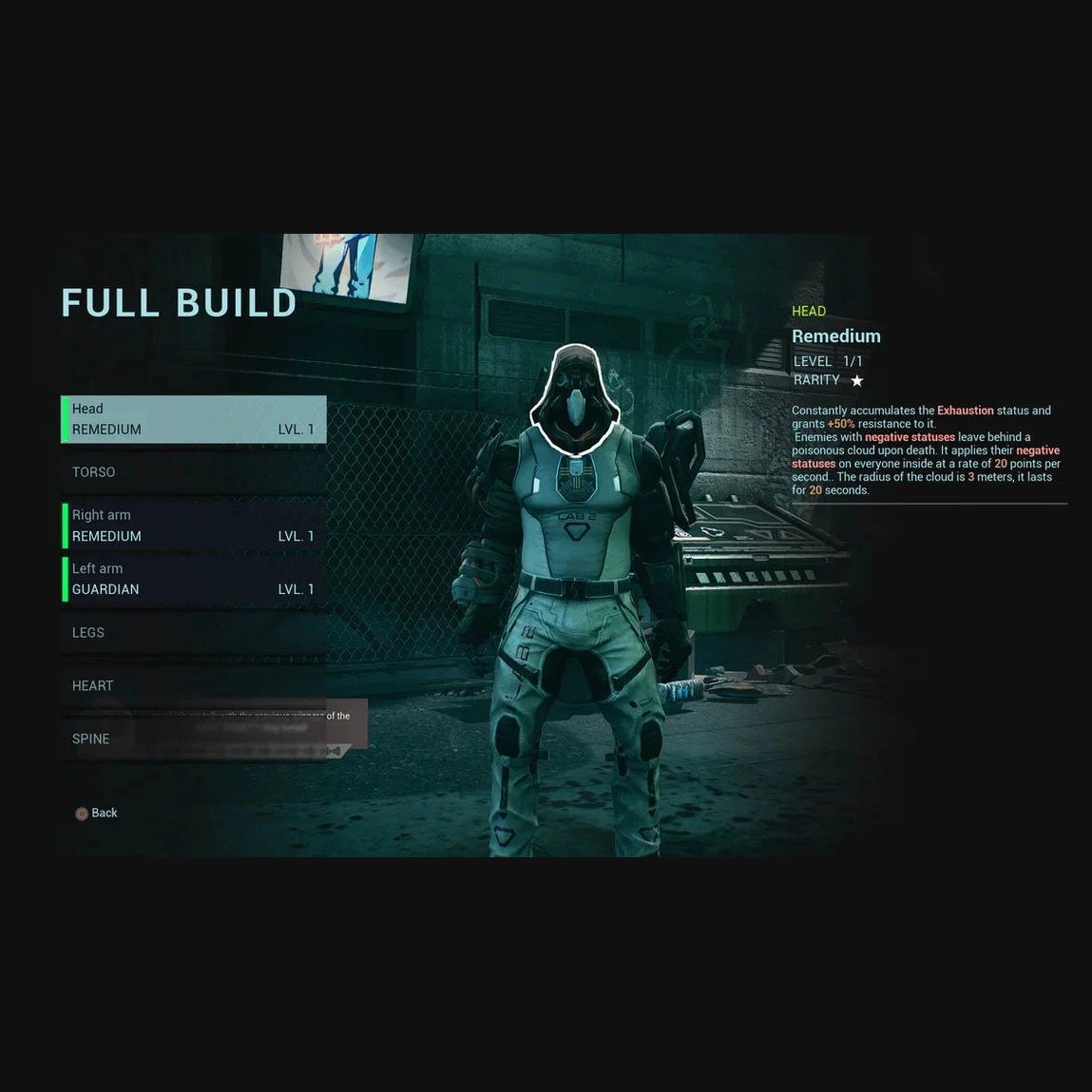
Task: Open the Torso slot entry
Action: [x=194, y=472]
